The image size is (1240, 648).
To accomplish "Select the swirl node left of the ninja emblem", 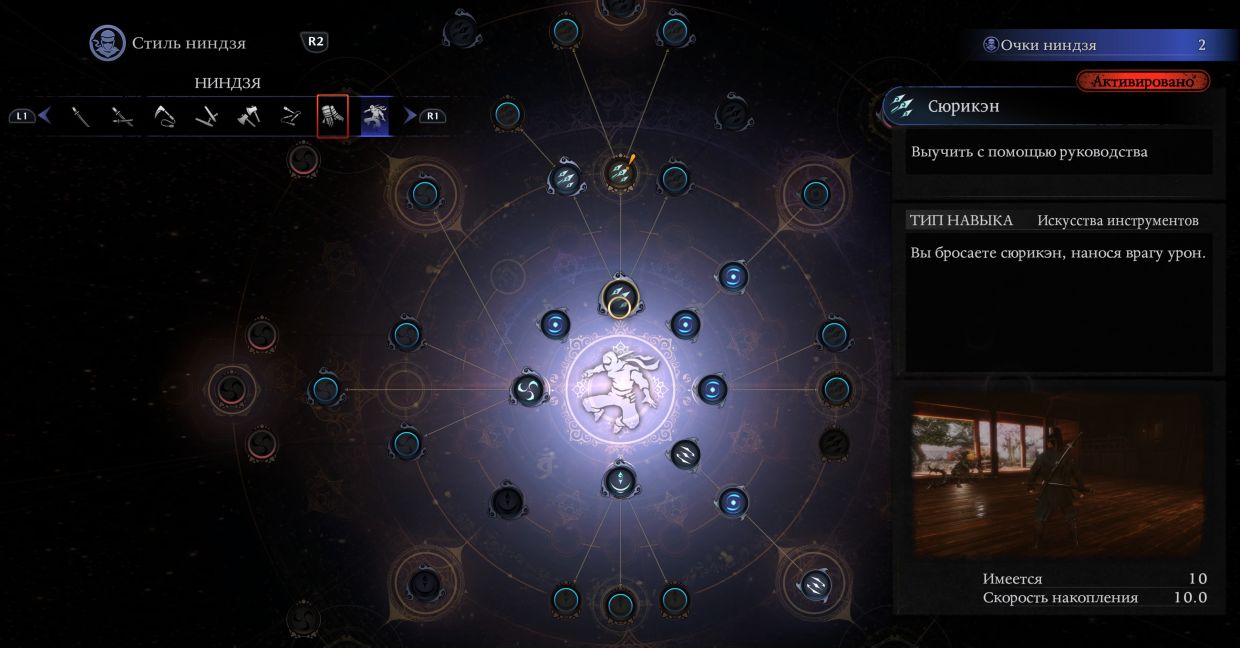I will pyautogui.click(x=529, y=389).
